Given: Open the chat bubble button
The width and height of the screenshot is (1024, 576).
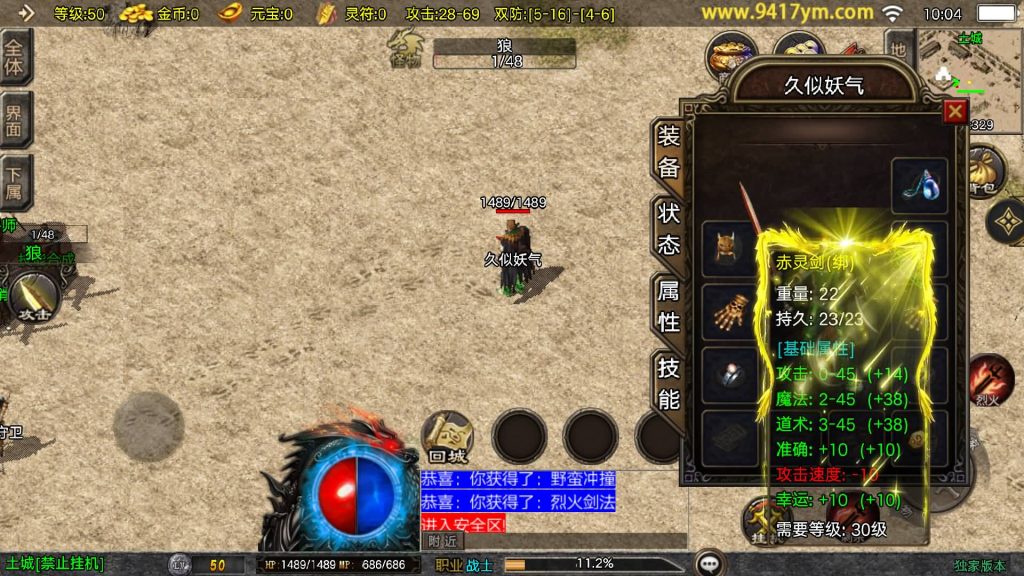Looking at the screenshot, I should pos(710,563).
